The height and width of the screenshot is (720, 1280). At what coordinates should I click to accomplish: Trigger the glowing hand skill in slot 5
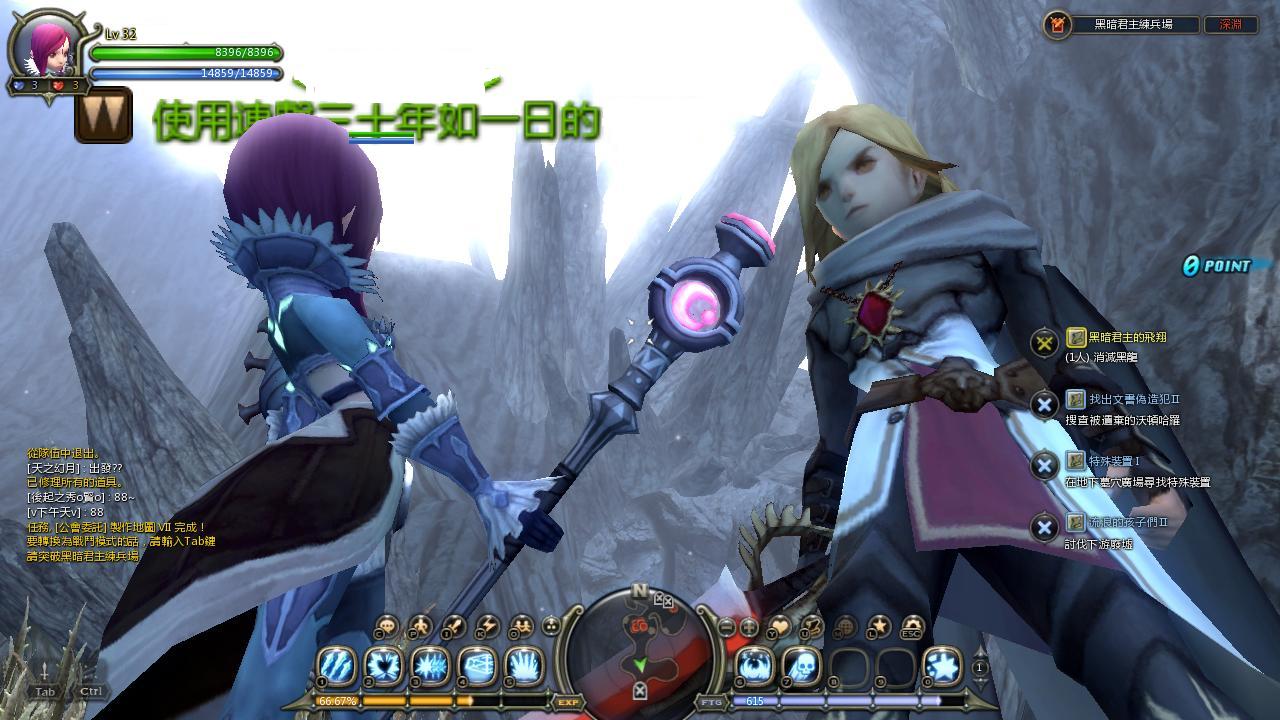(524, 666)
